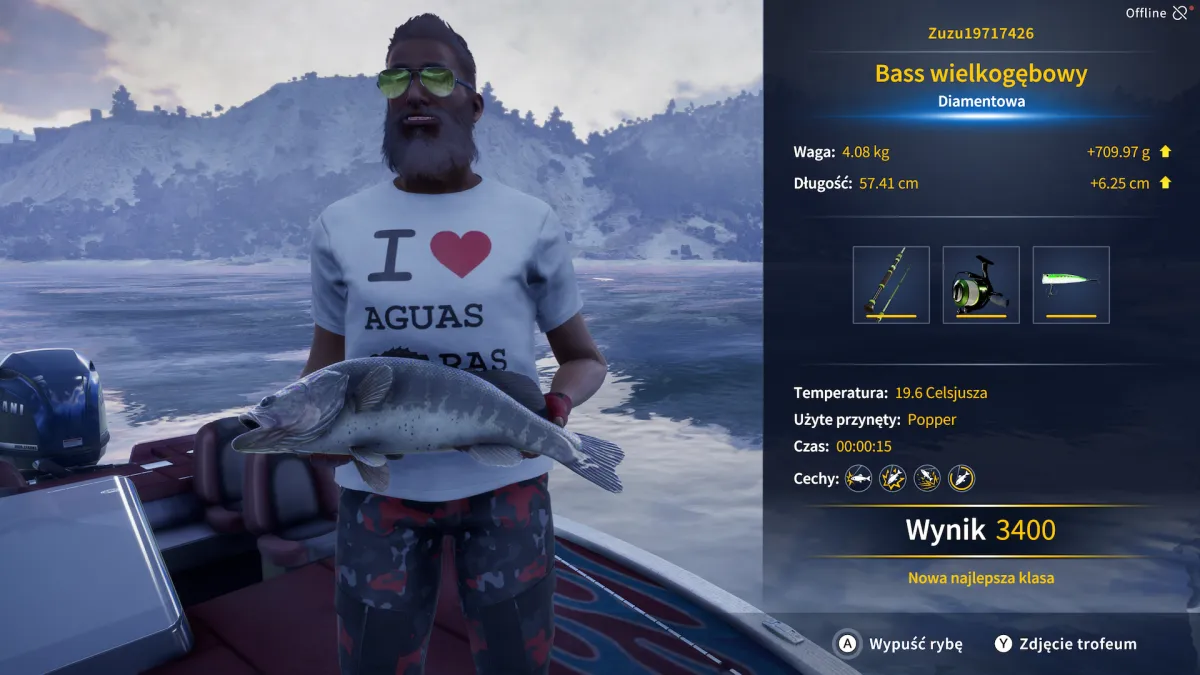Inspect the trait icon with fish in yellow ring

(x=961, y=478)
